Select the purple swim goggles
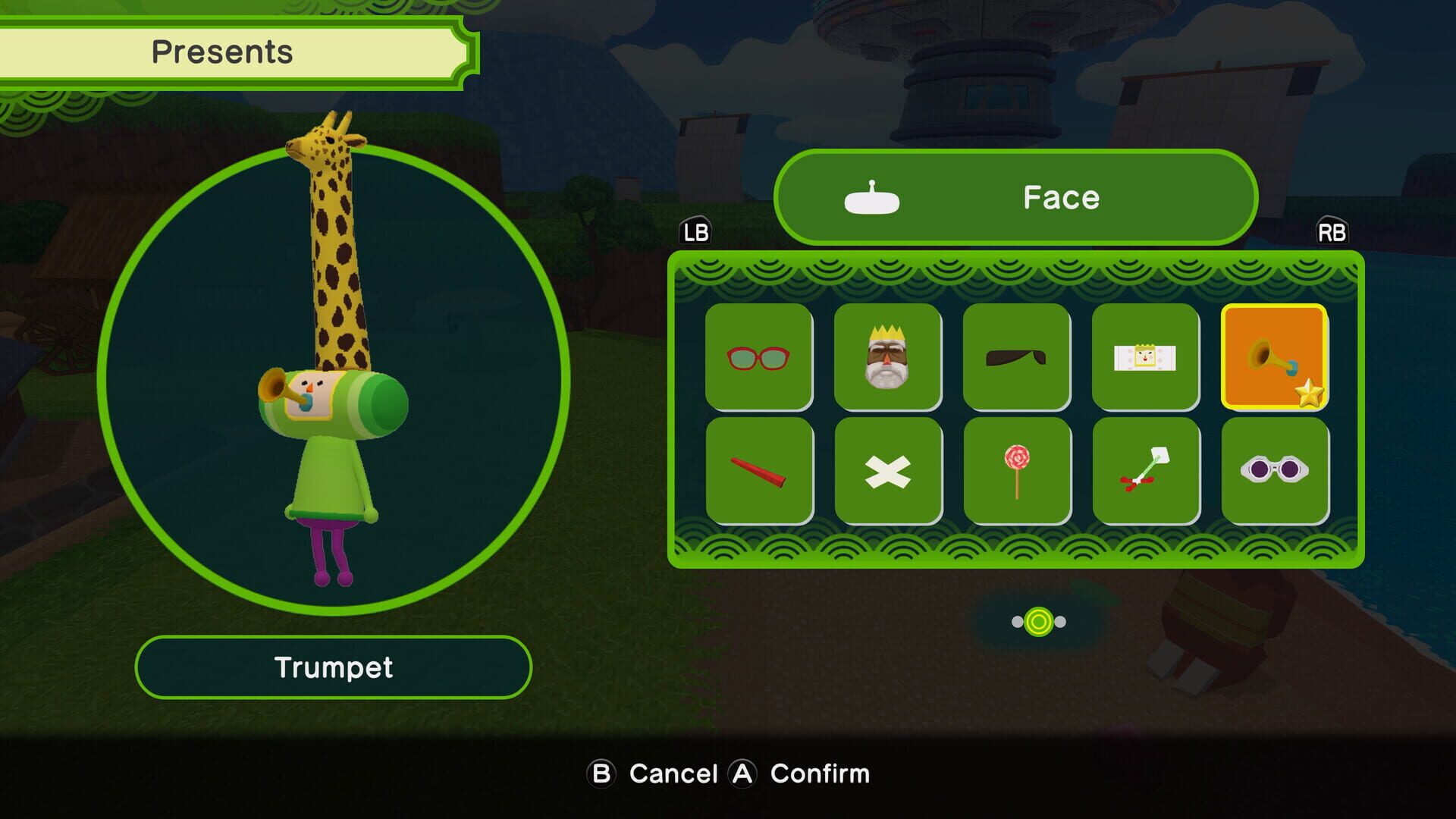This screenshot has height=819, width=1456. (x=1276, y=469)
